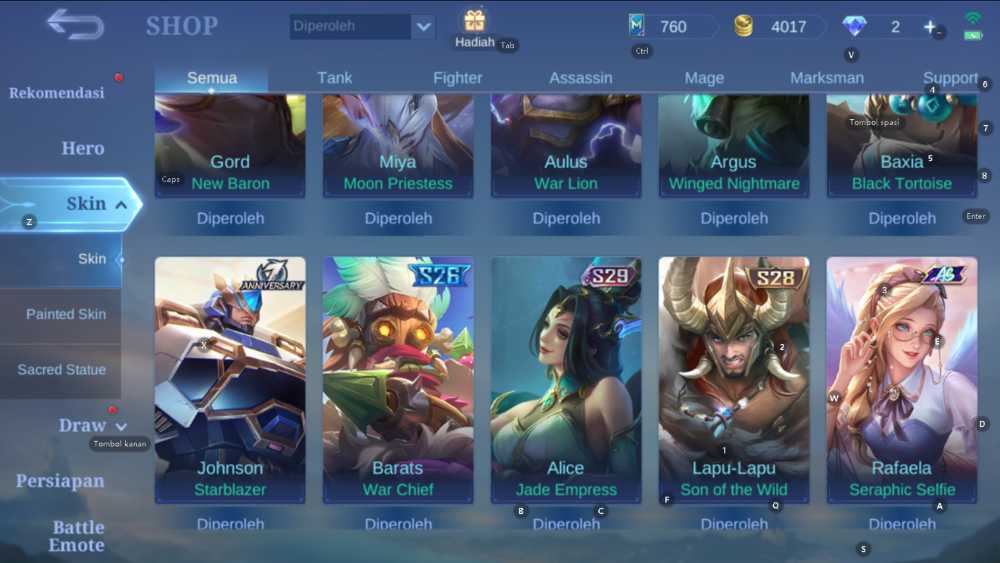Add diamonds with the plus button

tap(929, 27)
